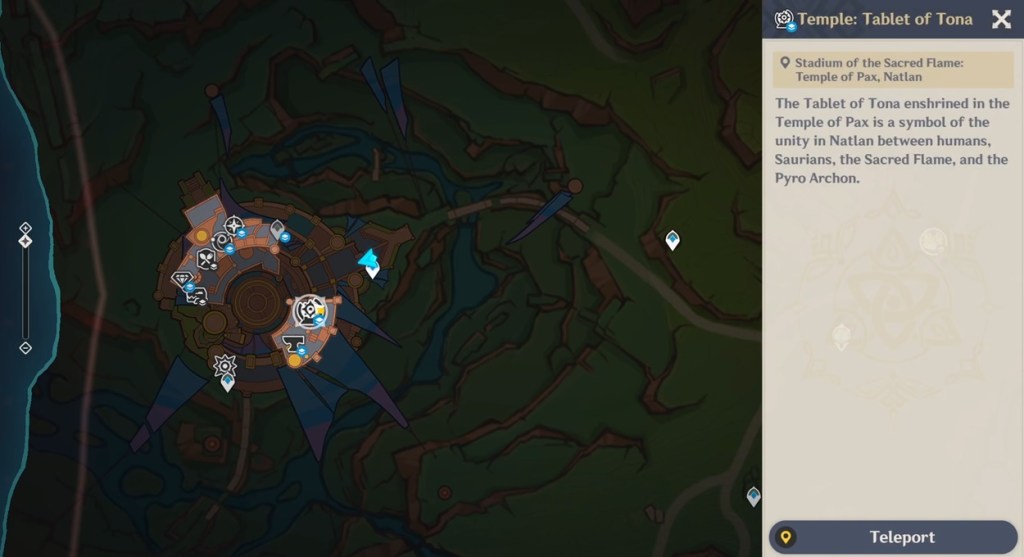
Task: Select the highlighted Tablet of Tona marker
Action: pos(309,311)
